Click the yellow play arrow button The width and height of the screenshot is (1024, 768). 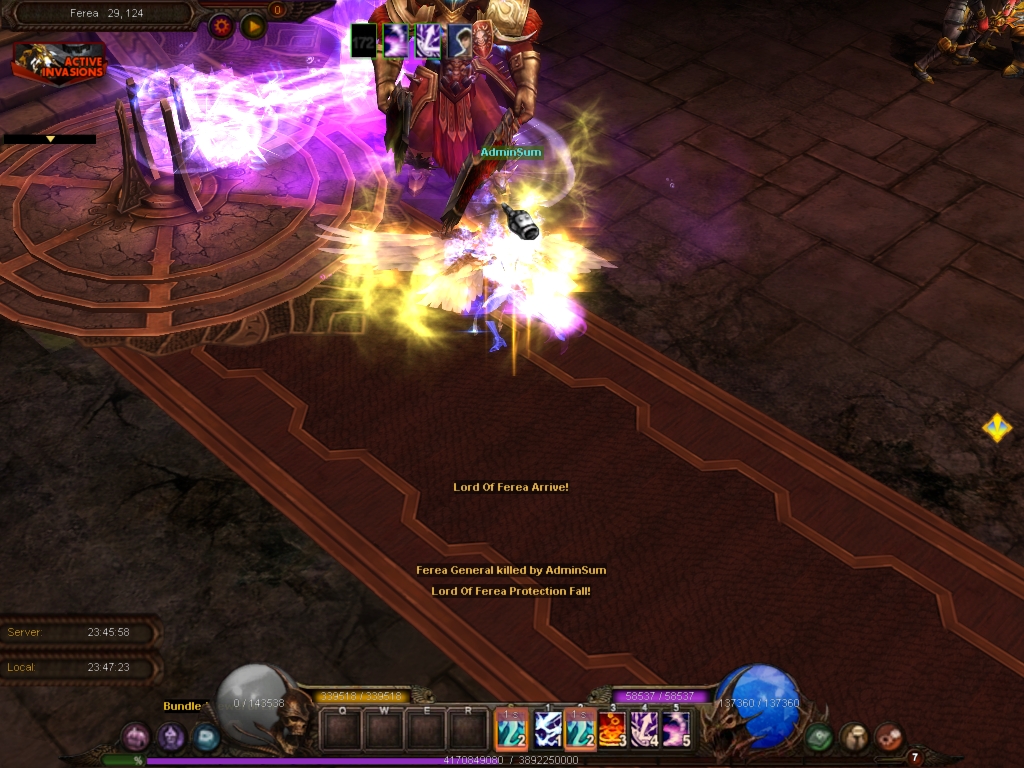(253, 26)
